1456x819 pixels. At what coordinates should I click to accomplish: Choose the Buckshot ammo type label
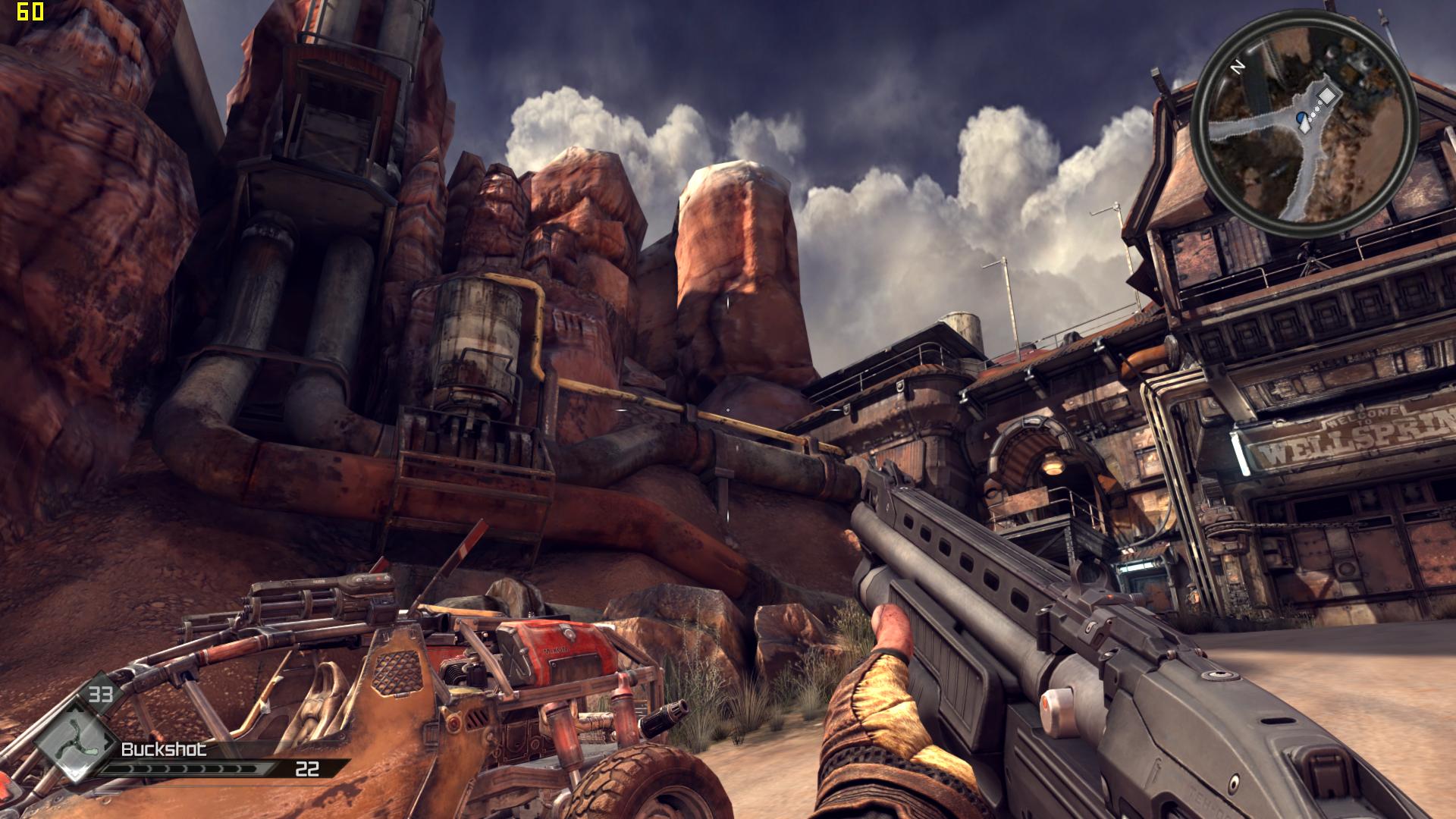tap(164, 749)
